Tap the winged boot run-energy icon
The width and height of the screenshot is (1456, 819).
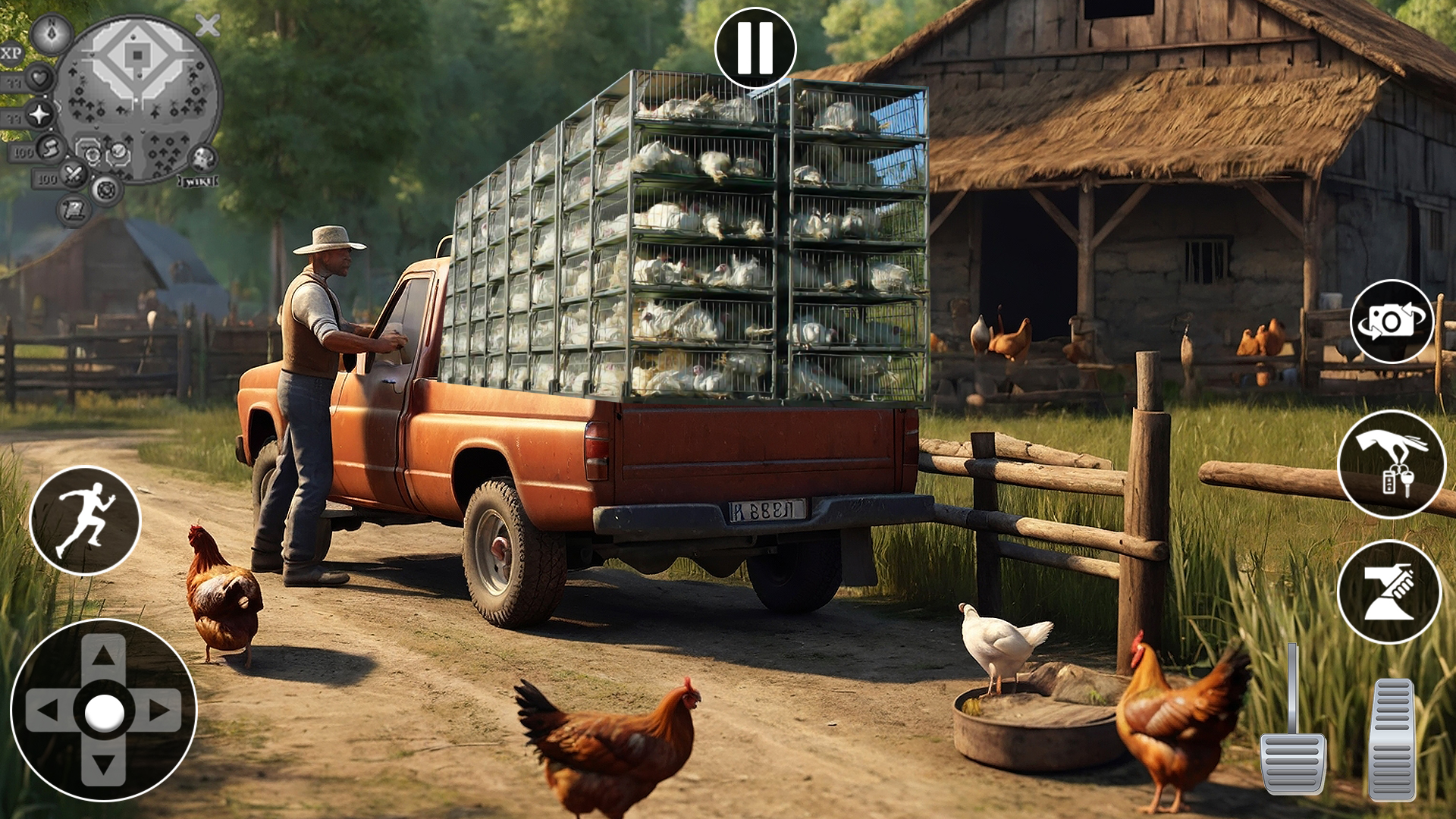pos(50,148)
